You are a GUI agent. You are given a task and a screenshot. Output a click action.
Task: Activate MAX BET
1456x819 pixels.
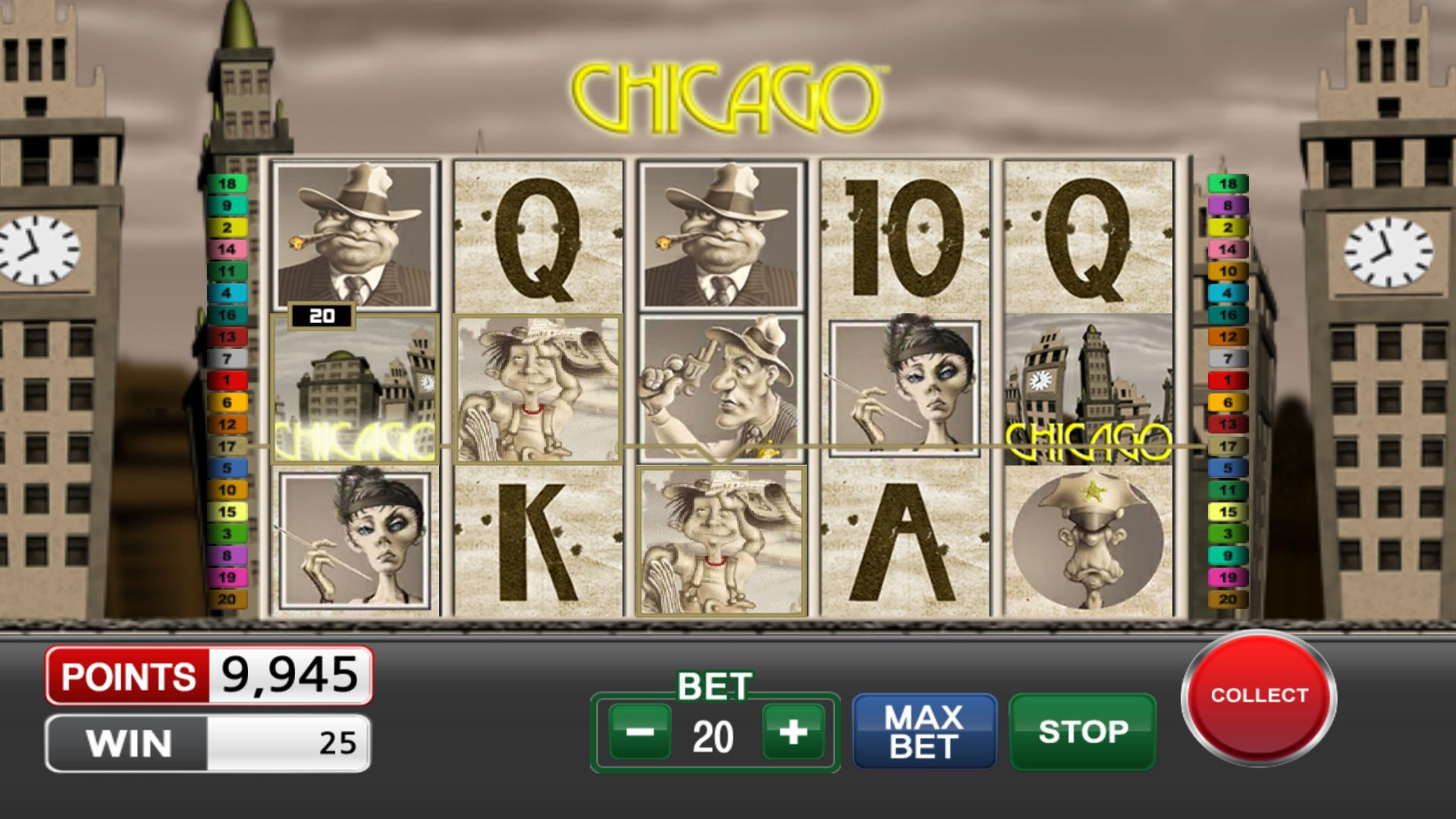pyautogui.click(x=924, y=730)
